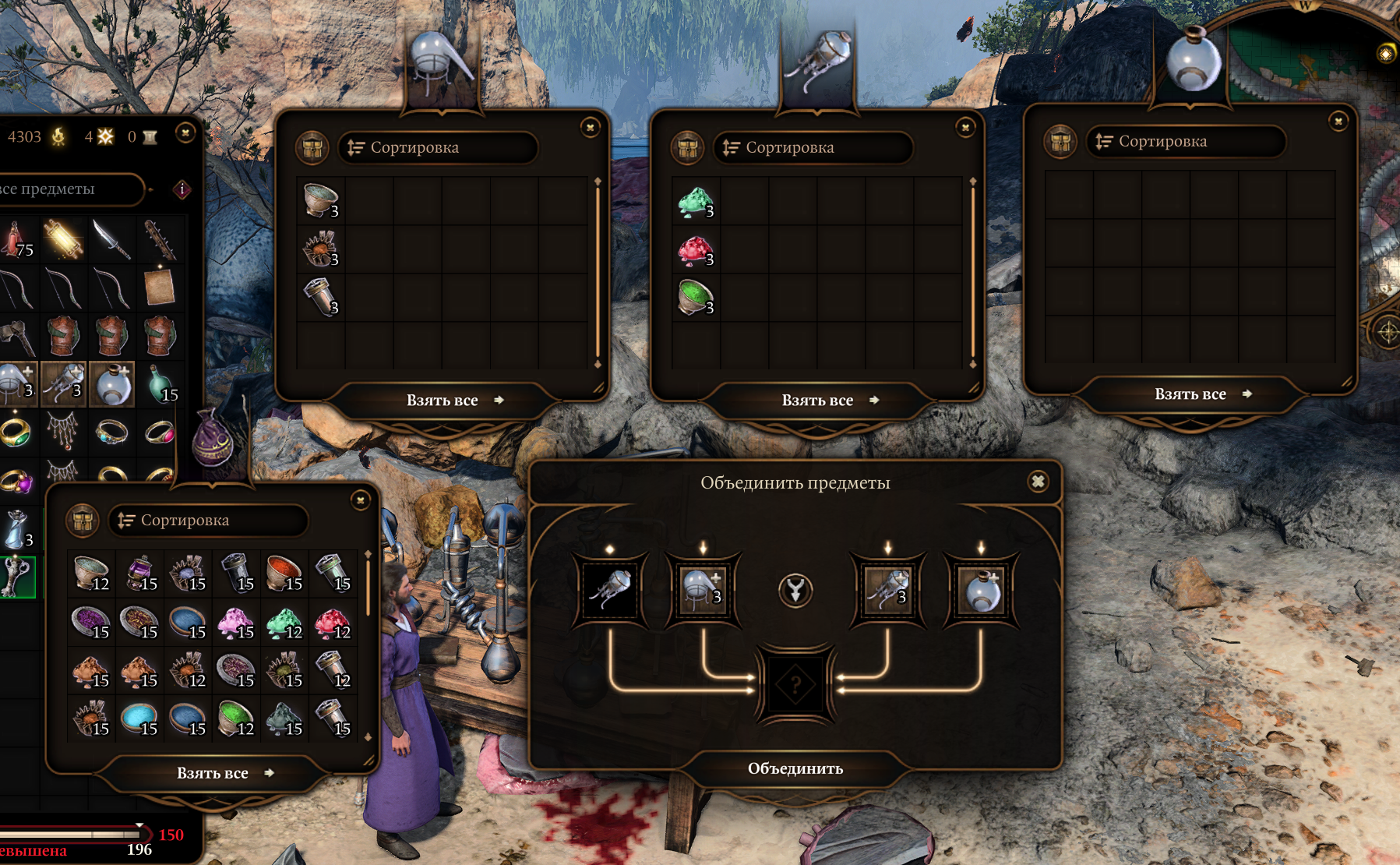Choose the bowl of orange powder

coord(284,574)
